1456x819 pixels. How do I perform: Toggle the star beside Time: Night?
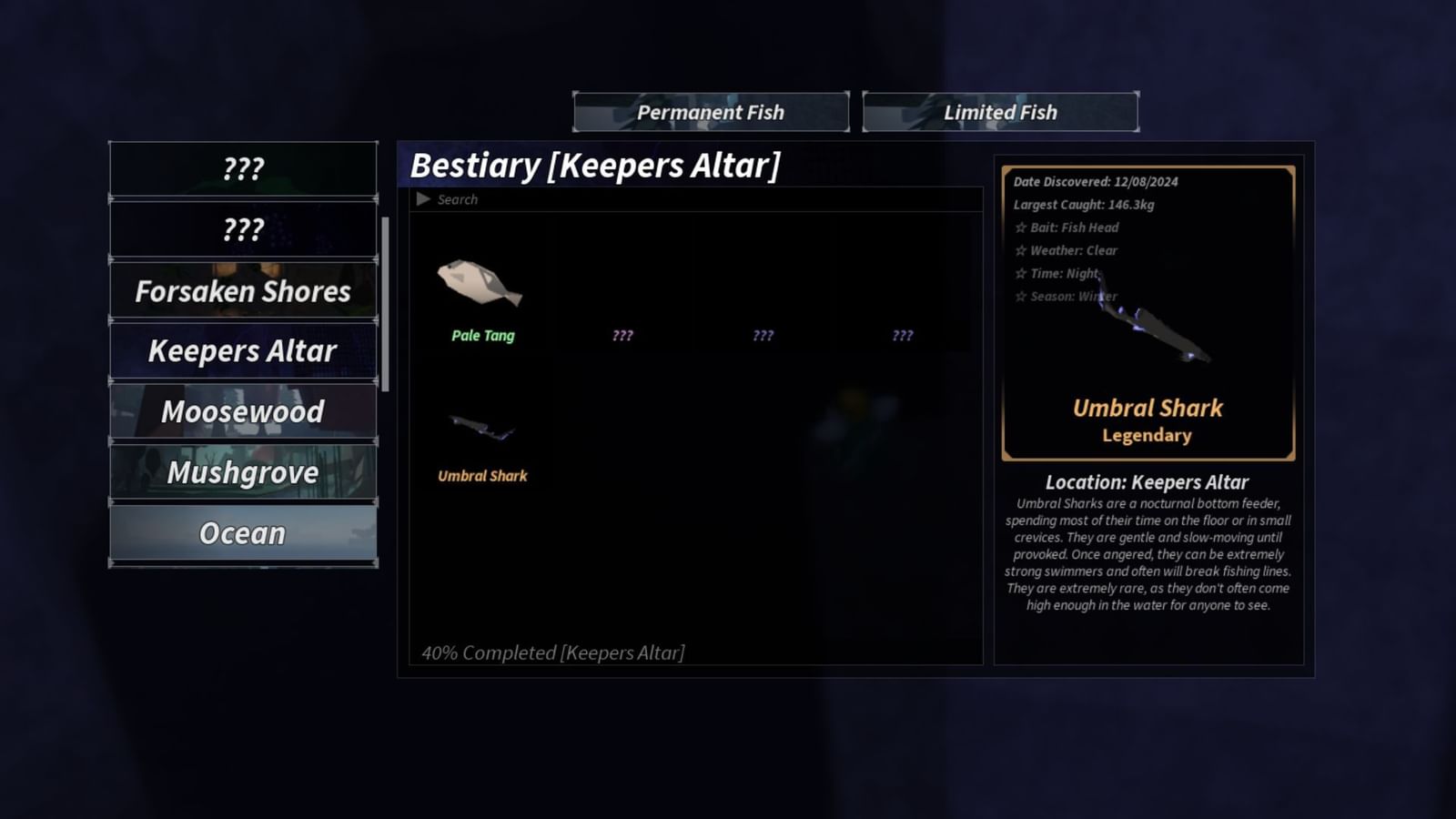coord(1022,273)
